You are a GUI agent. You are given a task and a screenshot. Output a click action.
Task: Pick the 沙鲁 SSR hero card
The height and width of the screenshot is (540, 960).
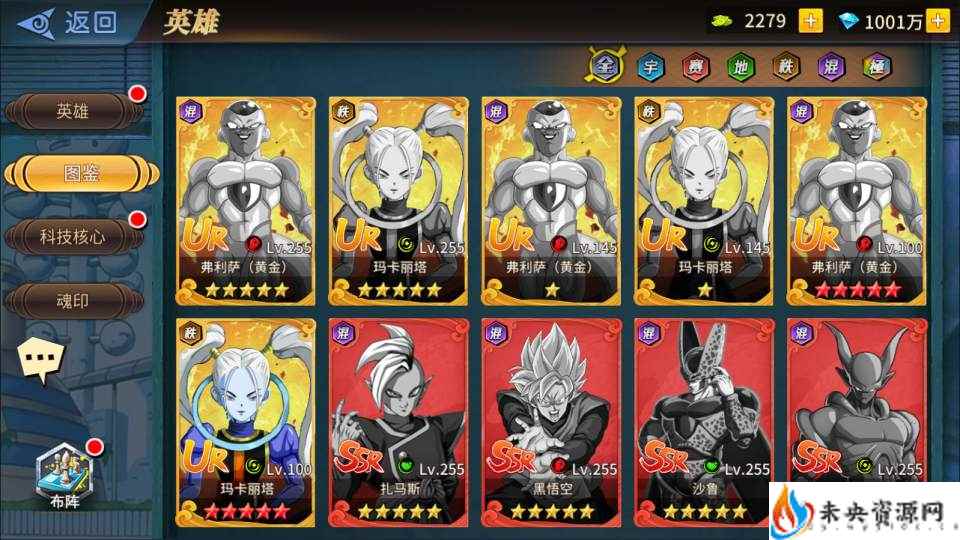[x=704, y=422]
